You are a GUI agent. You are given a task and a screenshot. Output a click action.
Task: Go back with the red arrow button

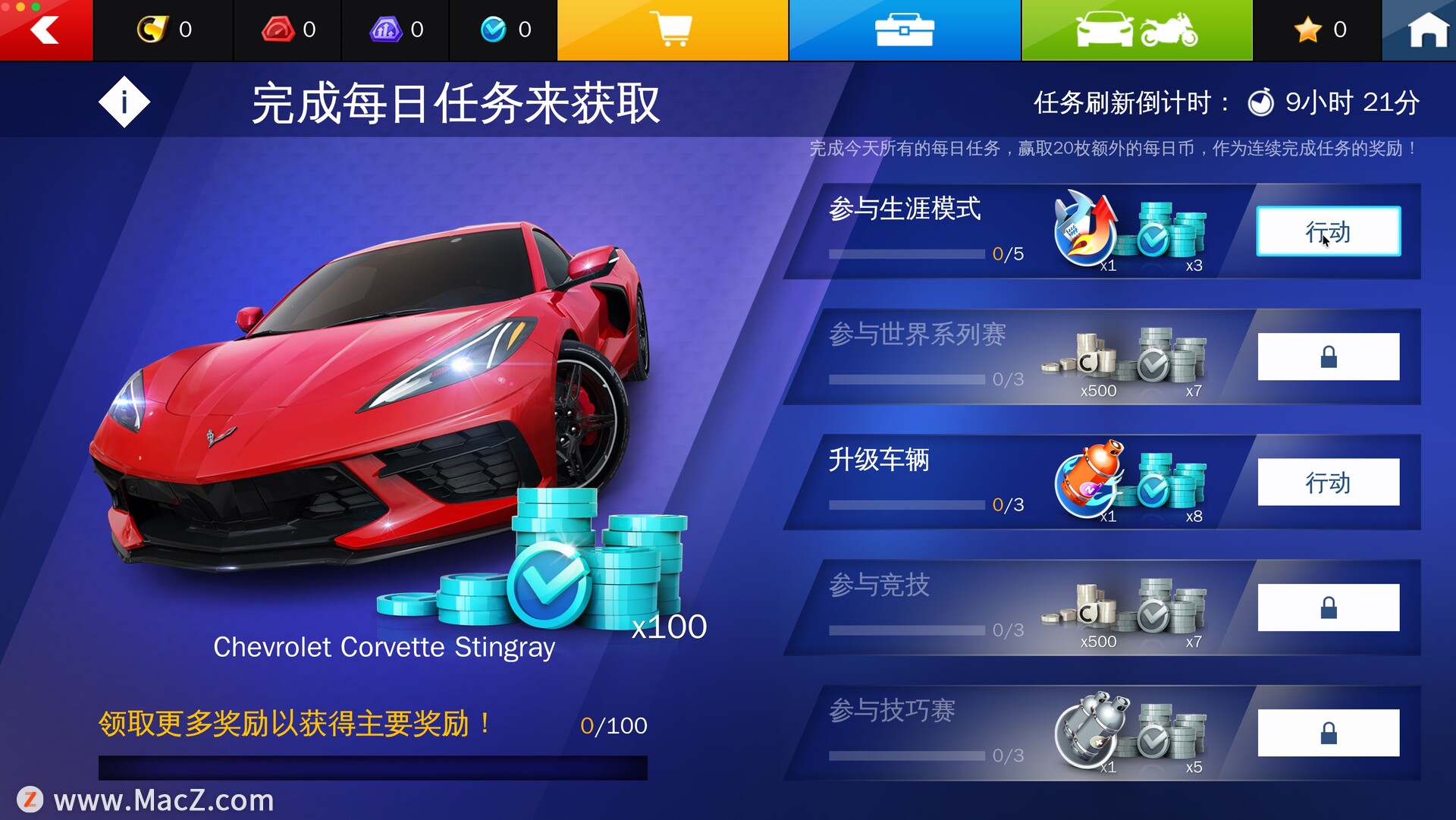click(45, 32)
